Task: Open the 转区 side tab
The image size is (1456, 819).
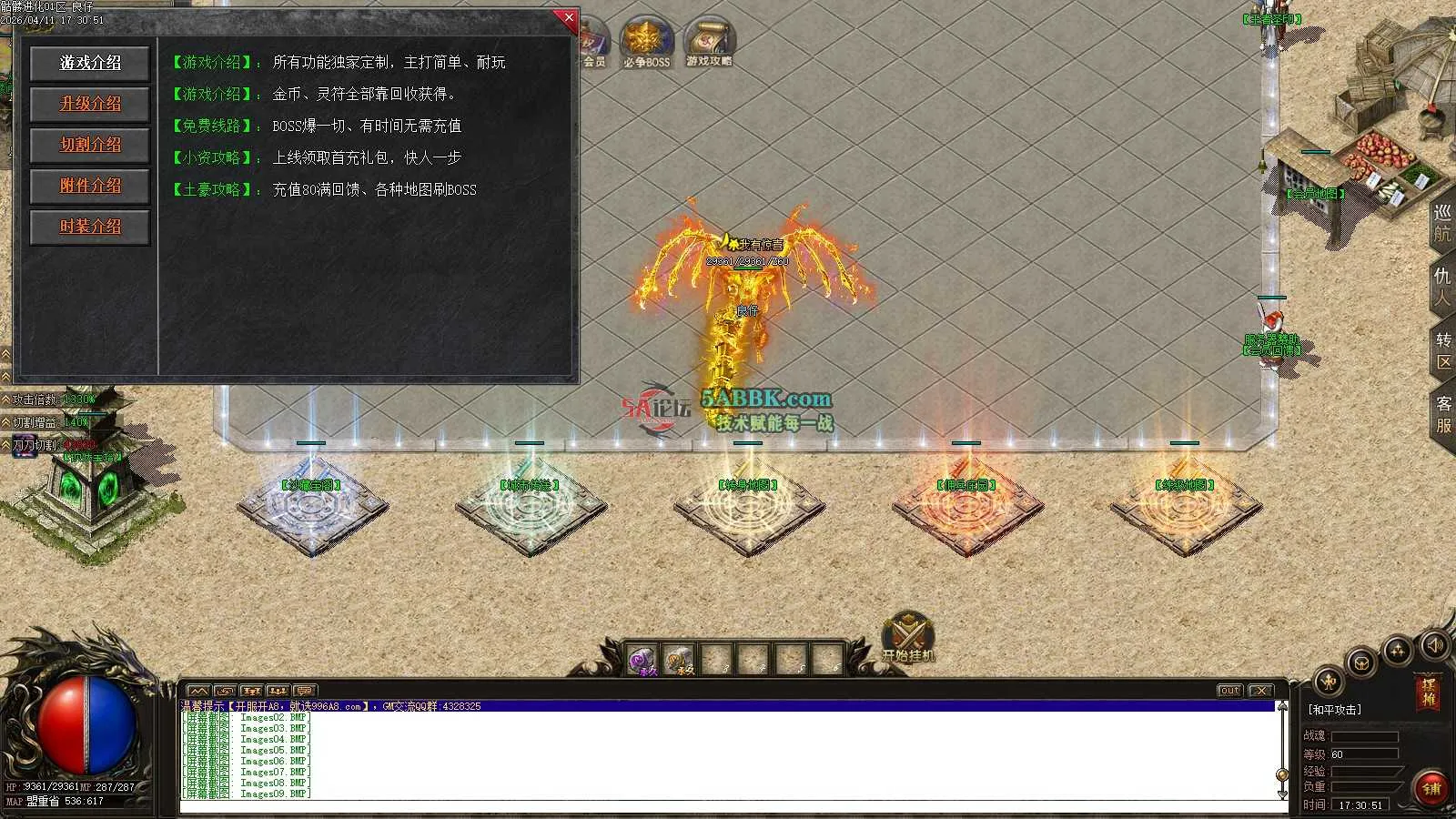Action: [x=1442, y=350]
